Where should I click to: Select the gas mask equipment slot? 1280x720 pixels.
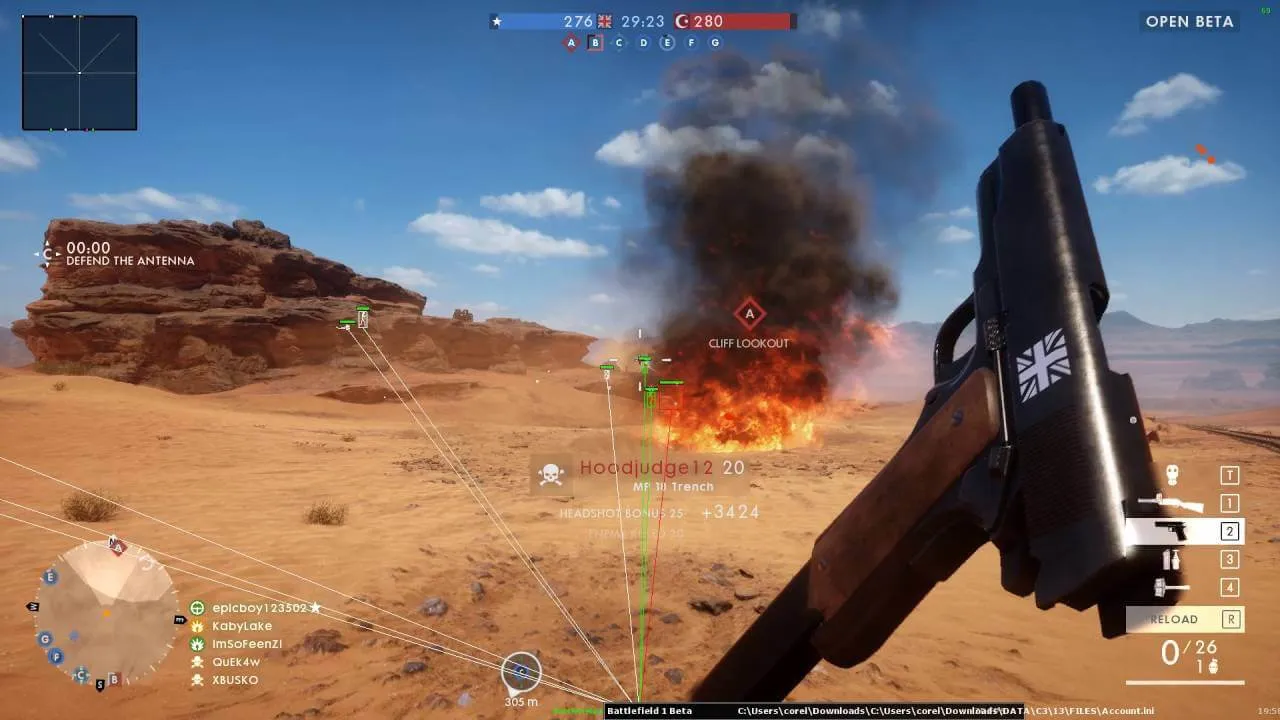[x=1172, y=475]
